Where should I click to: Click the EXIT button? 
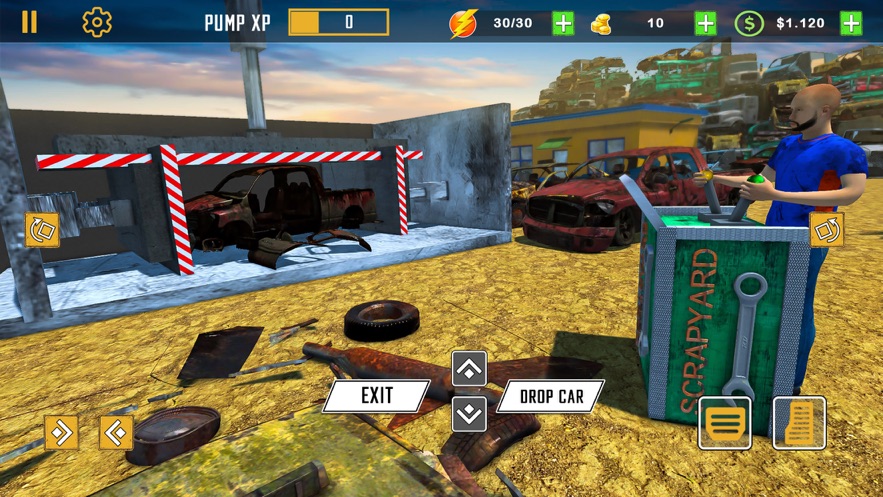pyautogui.click(x=376, y=396)
